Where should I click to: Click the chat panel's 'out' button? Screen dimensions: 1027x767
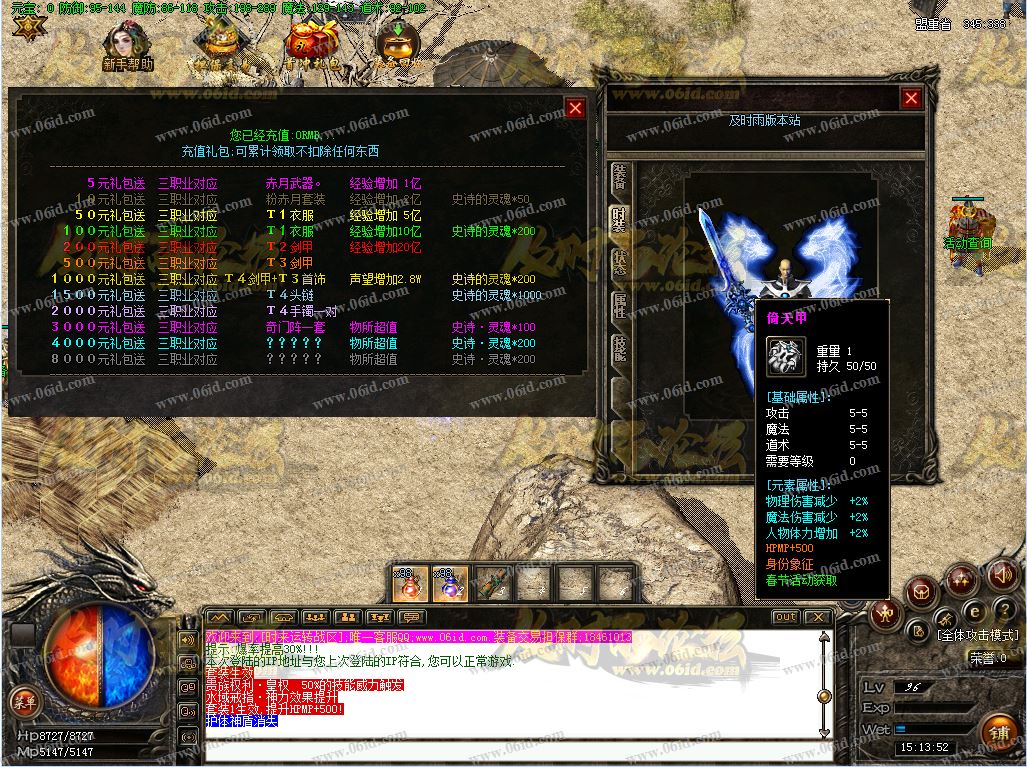pos(786,617)
